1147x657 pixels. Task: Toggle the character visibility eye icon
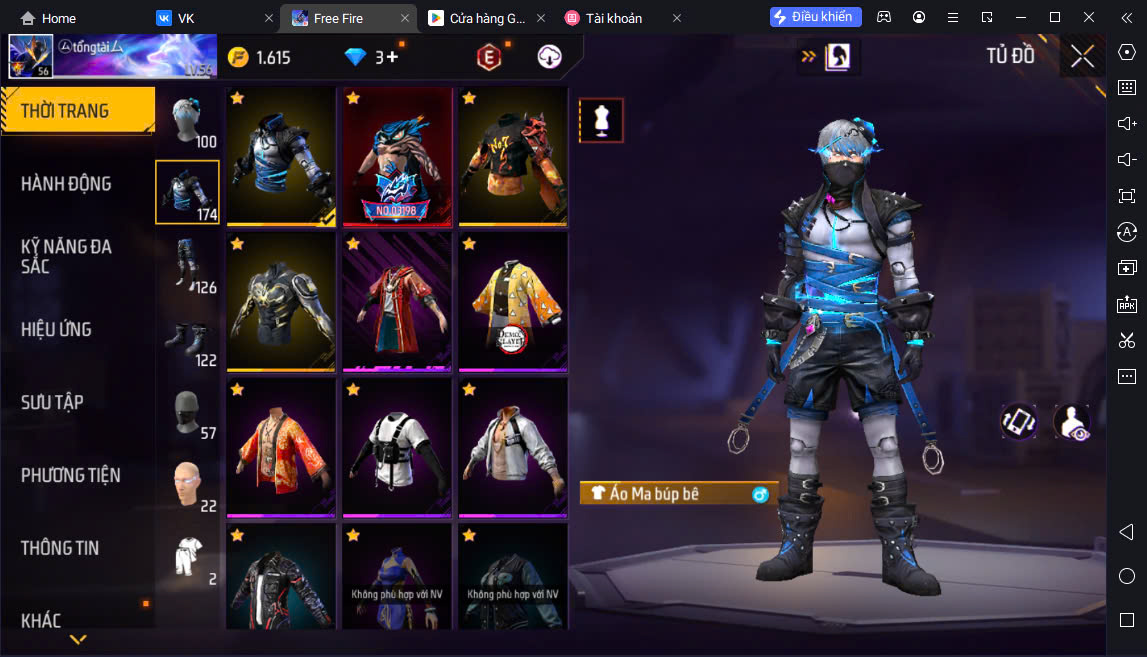pyautogui.click(x=1072, y=422)
